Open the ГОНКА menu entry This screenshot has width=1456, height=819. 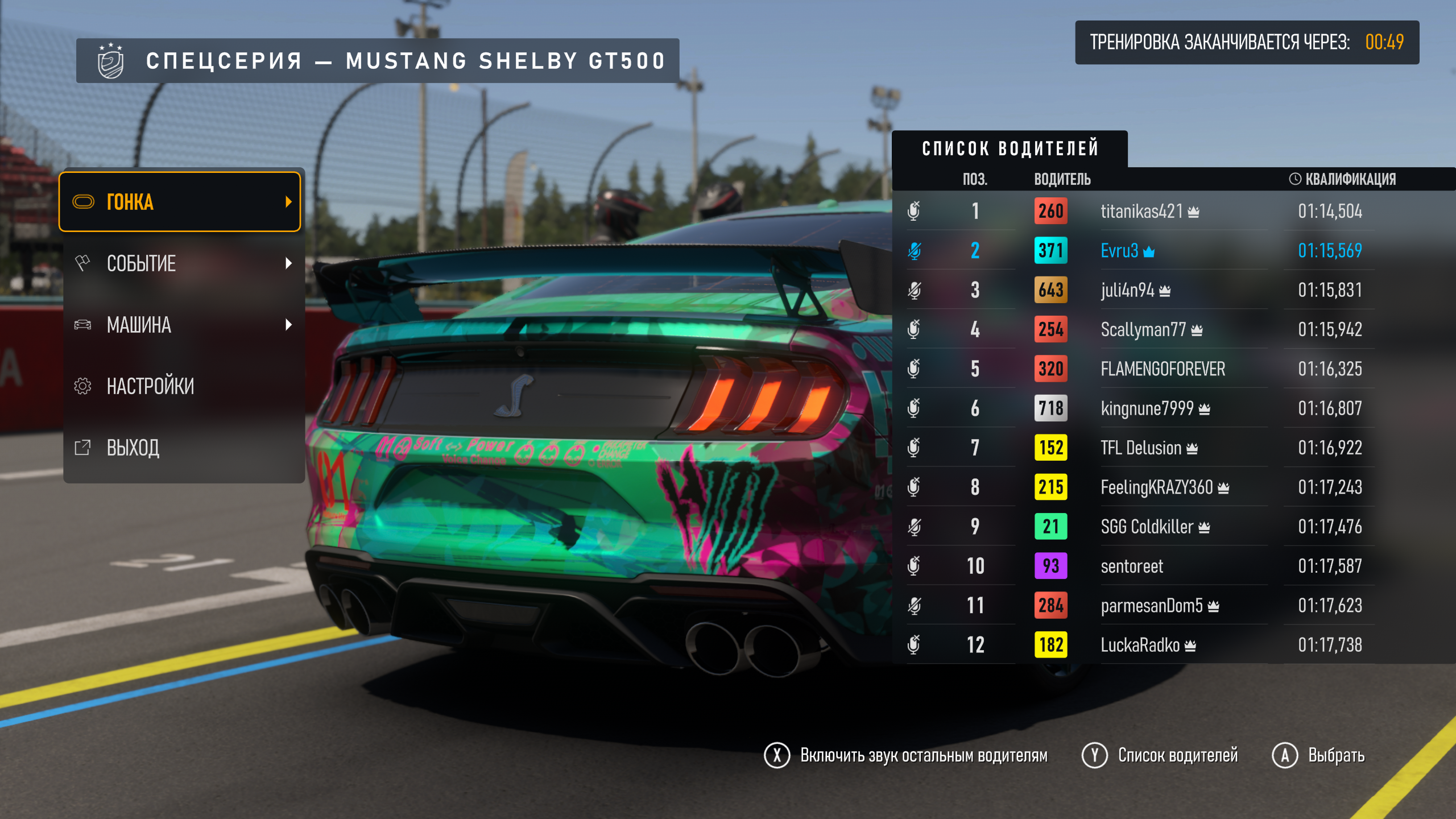[x=180, y=202]
